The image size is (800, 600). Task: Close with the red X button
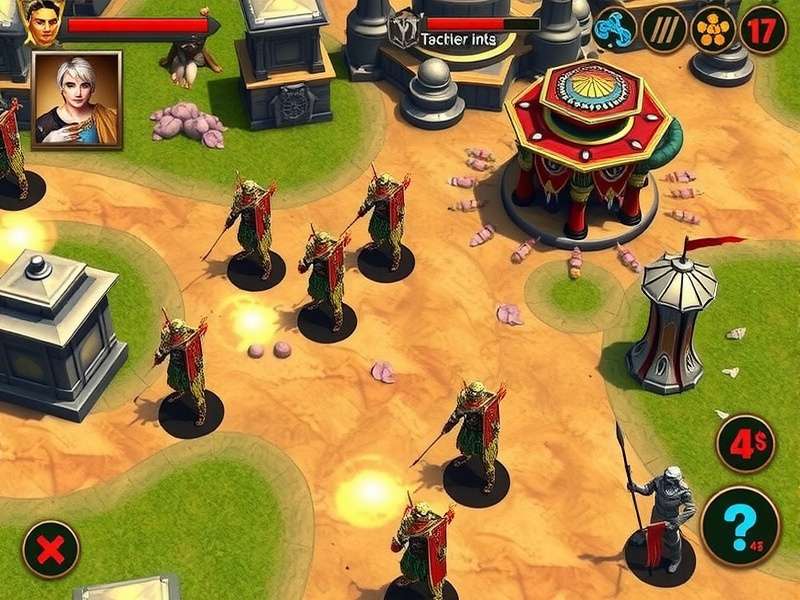[51, 549]
